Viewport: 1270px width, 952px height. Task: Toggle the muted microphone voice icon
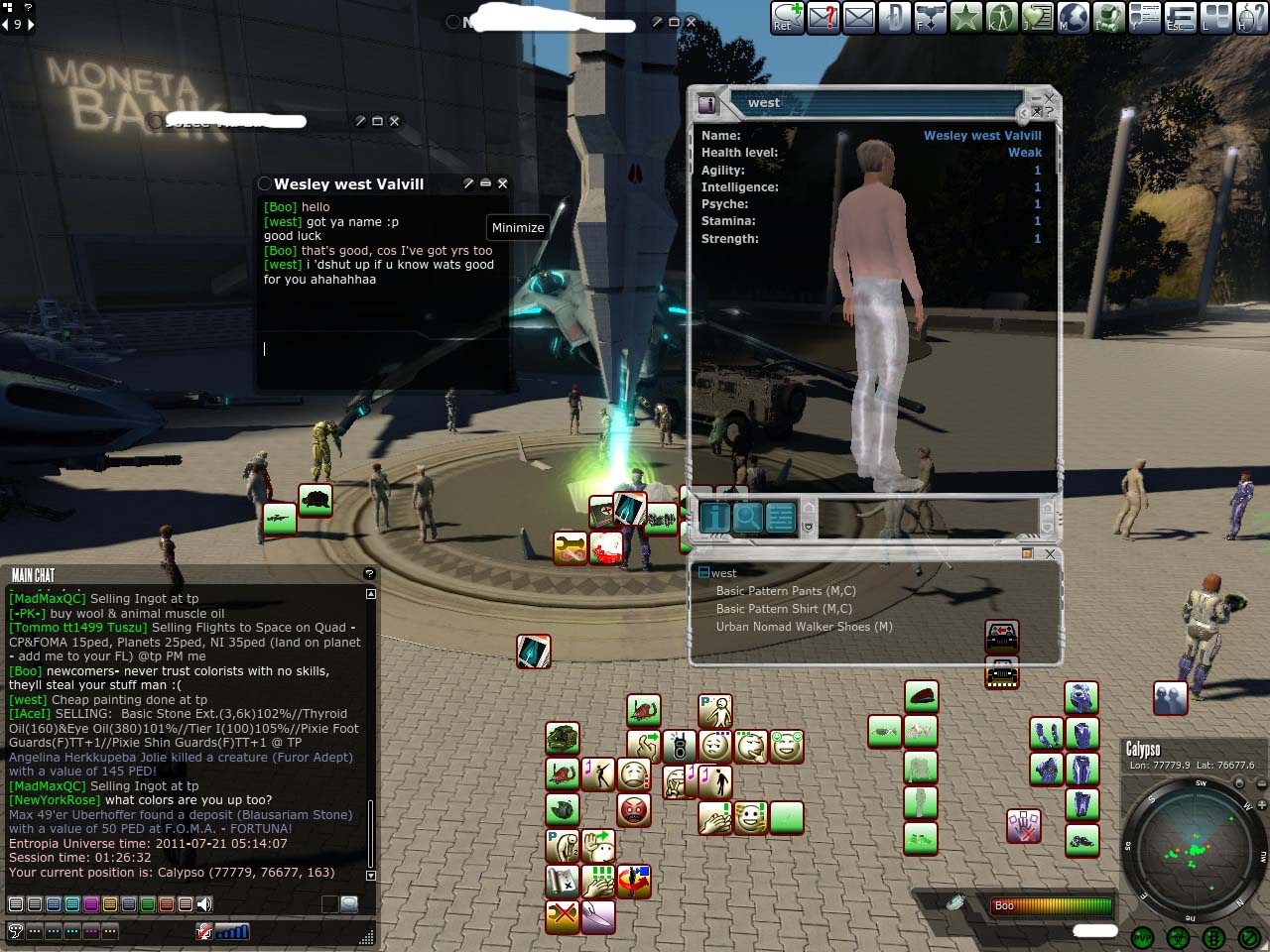click(x=204, y=931)
